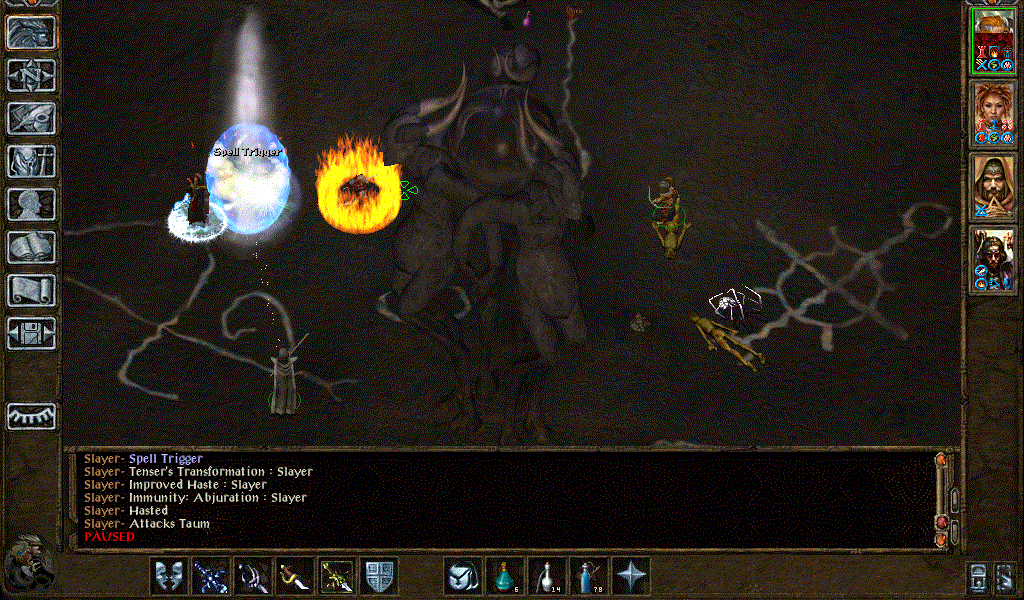Select the hooded bearded man portrait
The image size is (1024, 600).
tap(994, 187)
